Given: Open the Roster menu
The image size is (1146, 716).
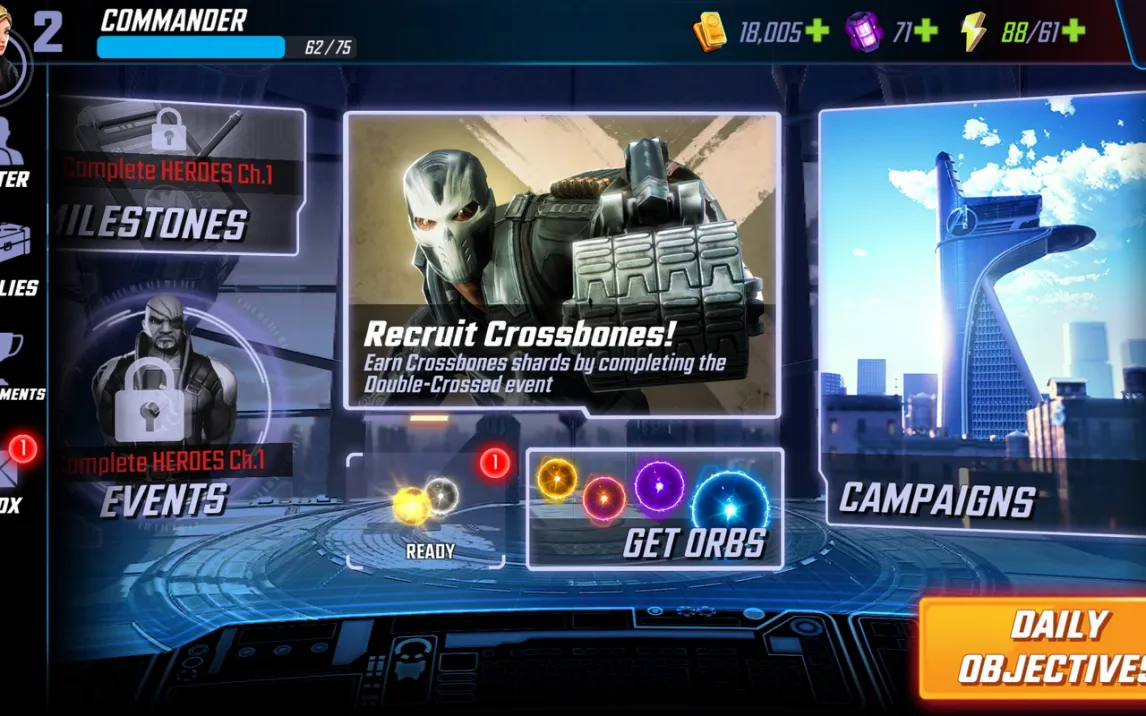Looking at the screenshot, I should [x=16, y=155].
